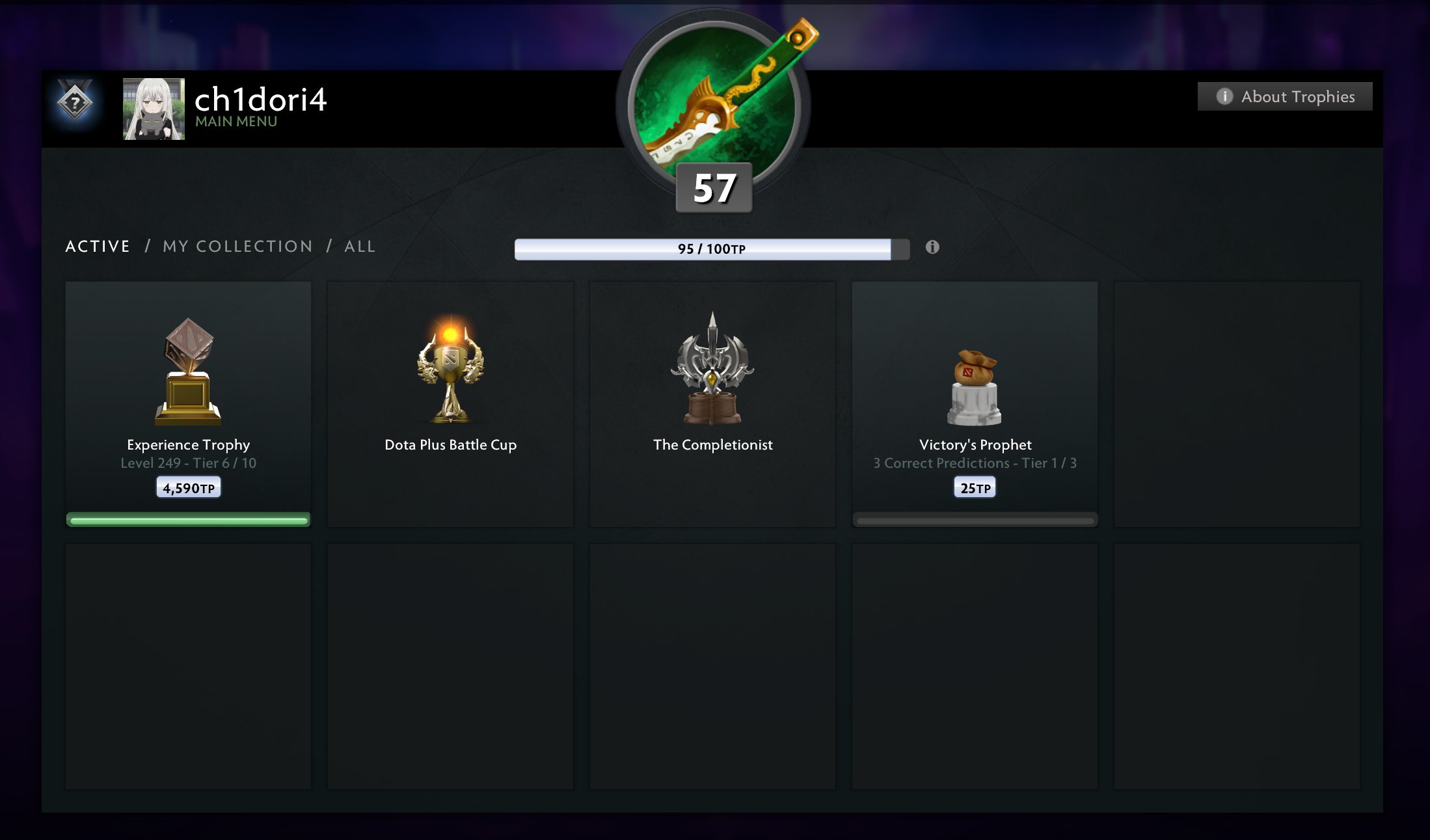Show the All trophies tab

(x=360, y=247)
